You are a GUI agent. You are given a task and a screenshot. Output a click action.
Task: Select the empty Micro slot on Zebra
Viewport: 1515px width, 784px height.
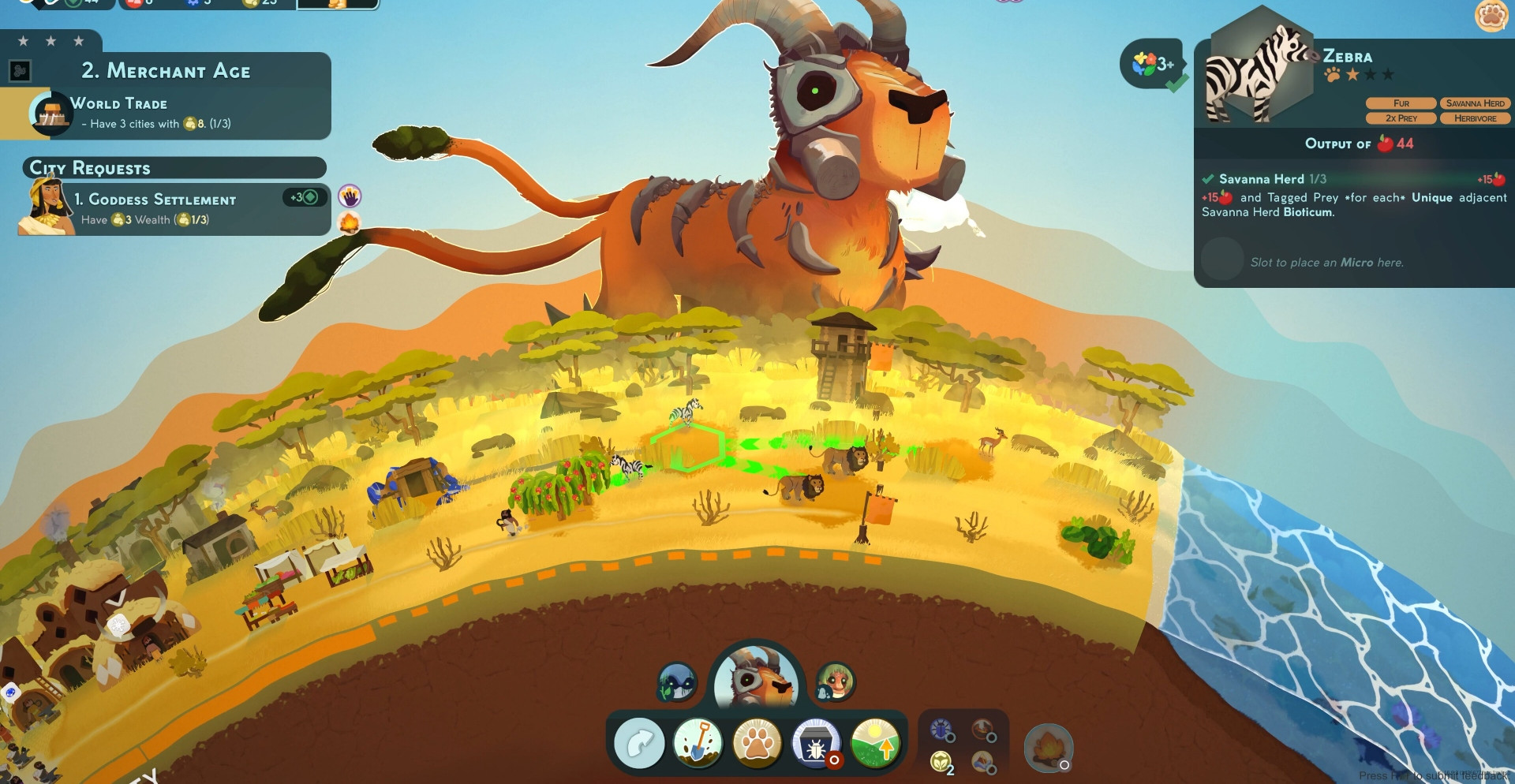pos(1221,259)
